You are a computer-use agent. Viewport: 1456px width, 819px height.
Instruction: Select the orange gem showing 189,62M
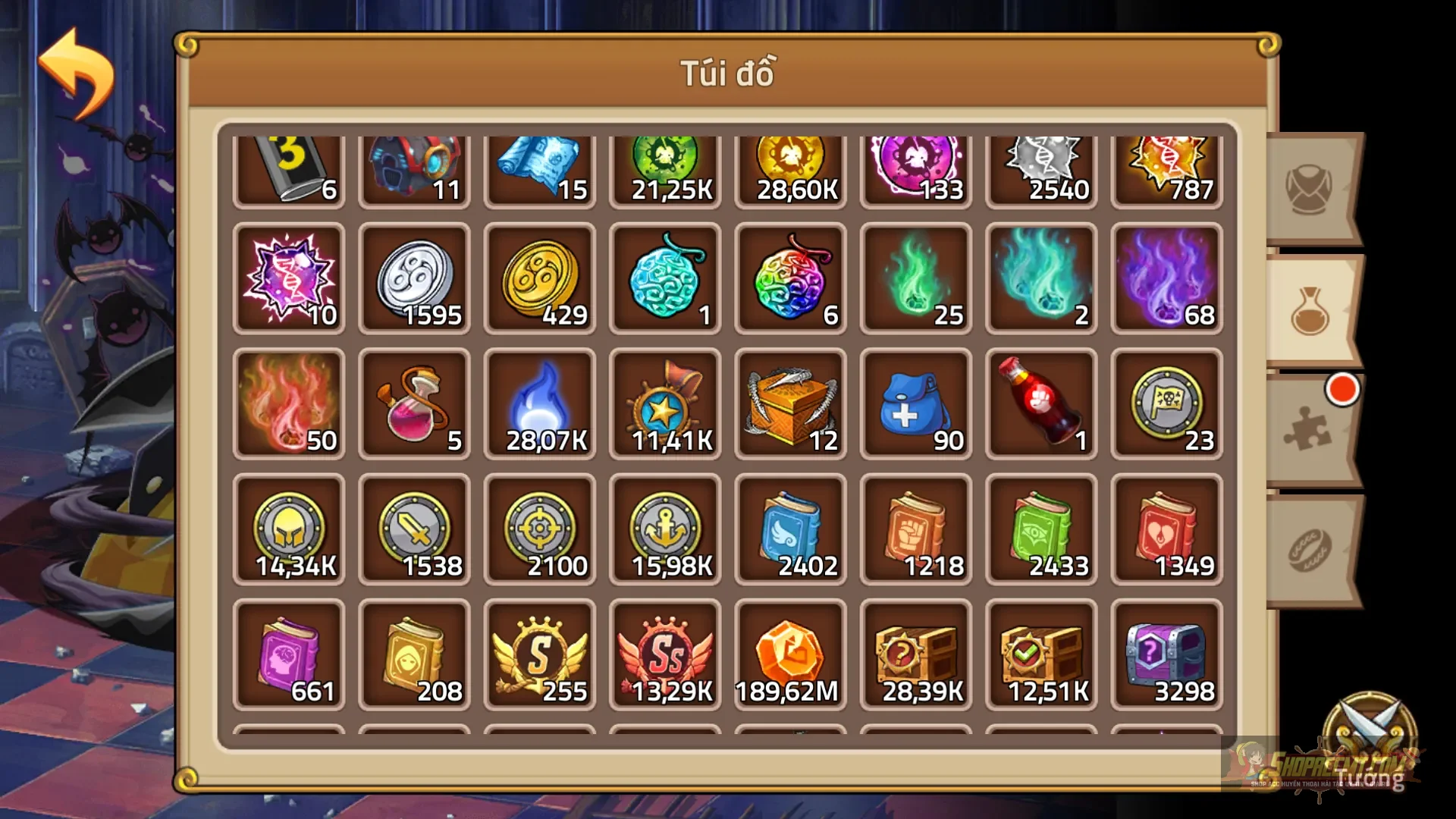pos(789,654)
